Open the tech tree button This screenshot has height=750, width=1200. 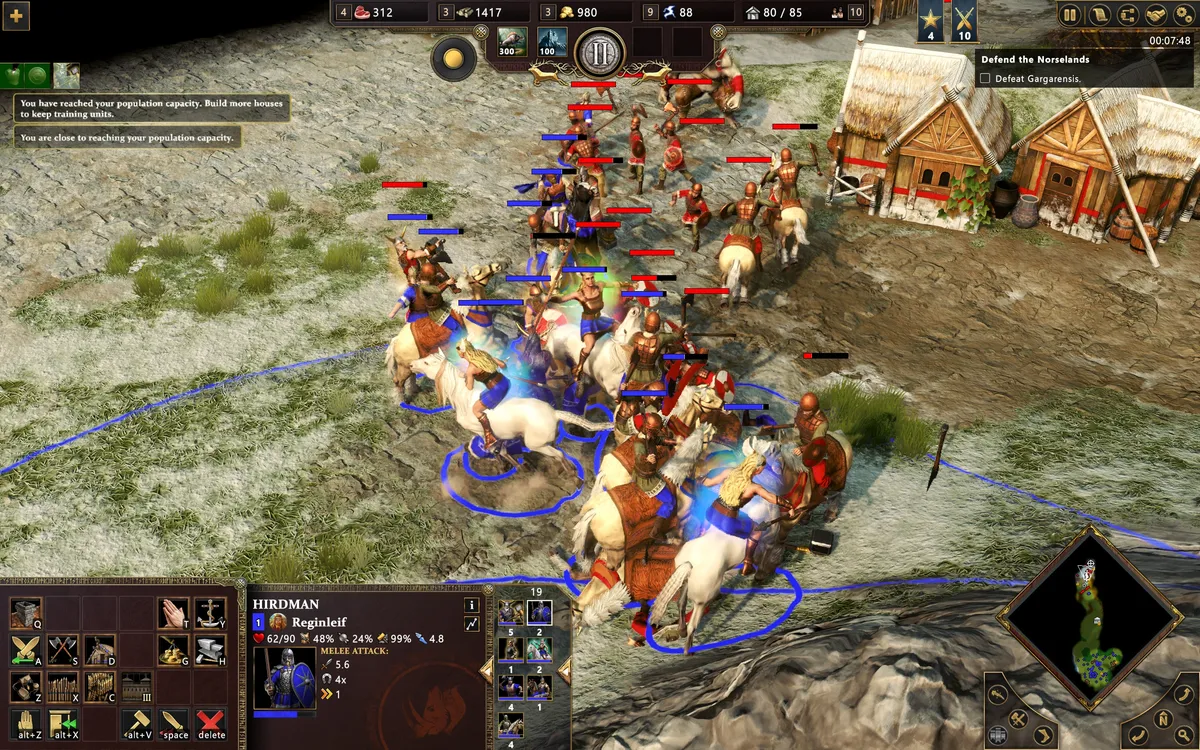[1128, 15]
